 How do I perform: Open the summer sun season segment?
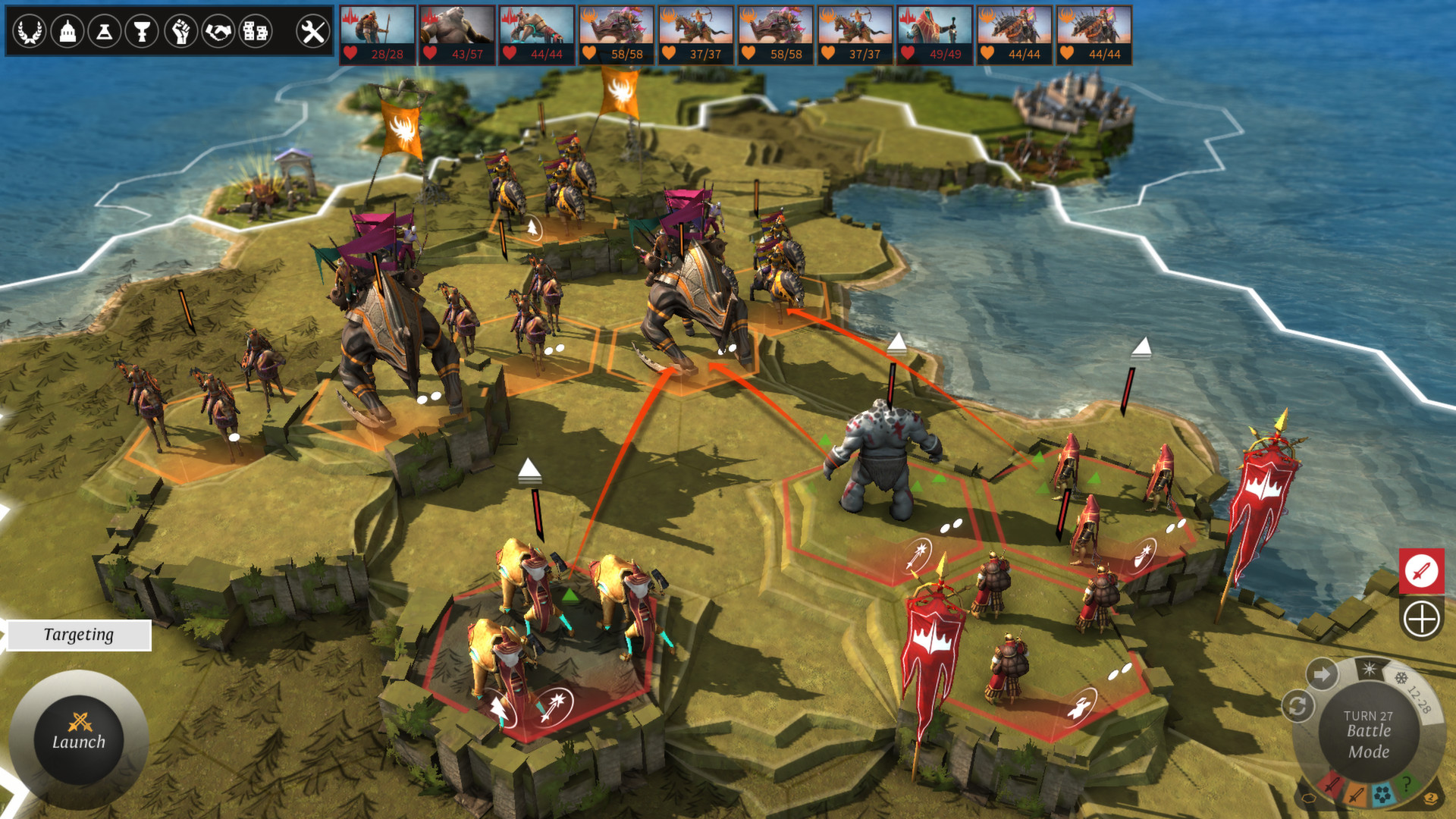point(1370,669)
